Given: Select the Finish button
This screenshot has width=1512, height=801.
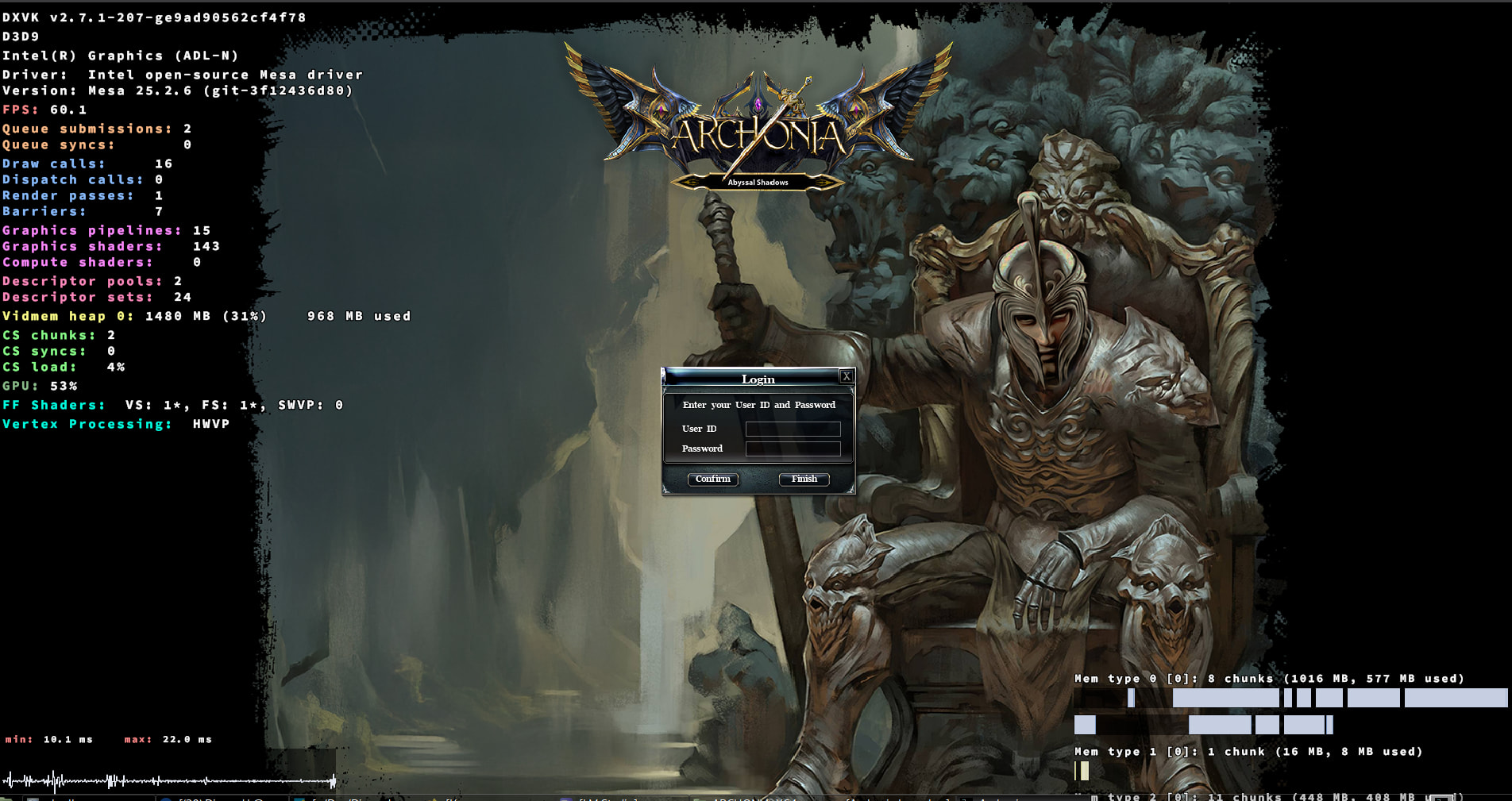Looking at the screenshot, I should (x=804, y=479).
